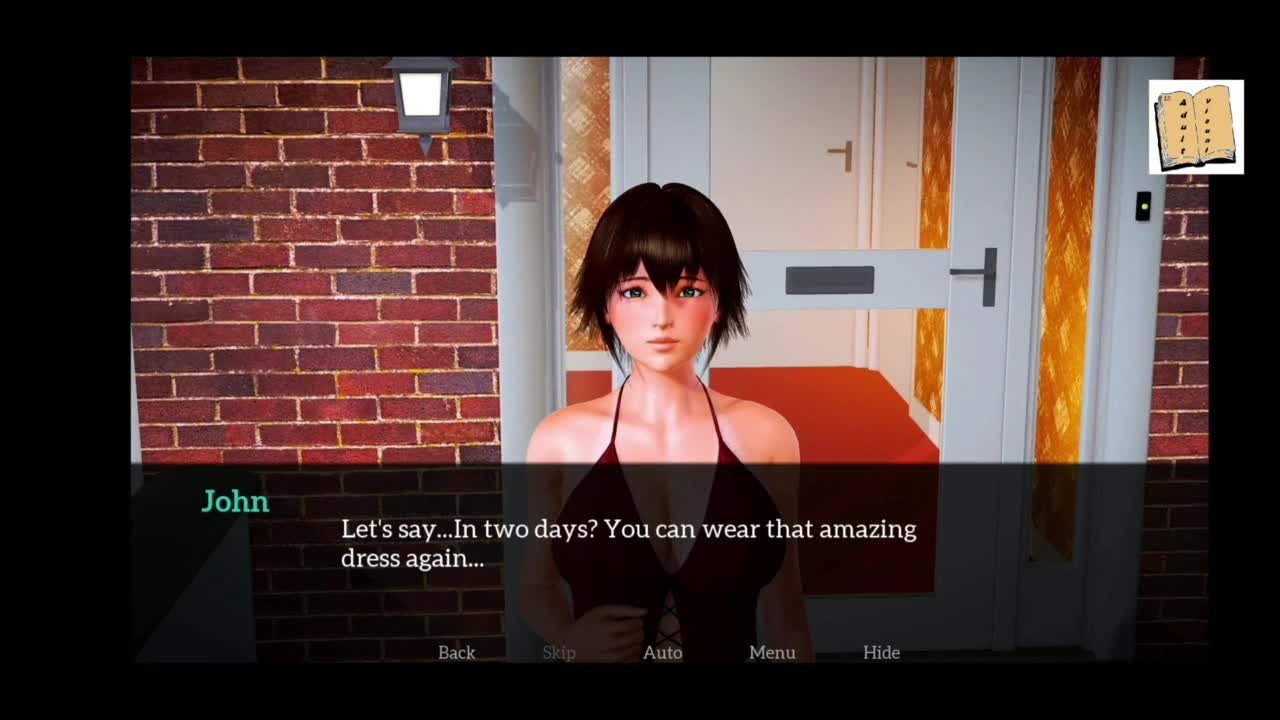Screen dimensions: 1280x720
Task: Open the game Menu
Action: coord(772,652)
